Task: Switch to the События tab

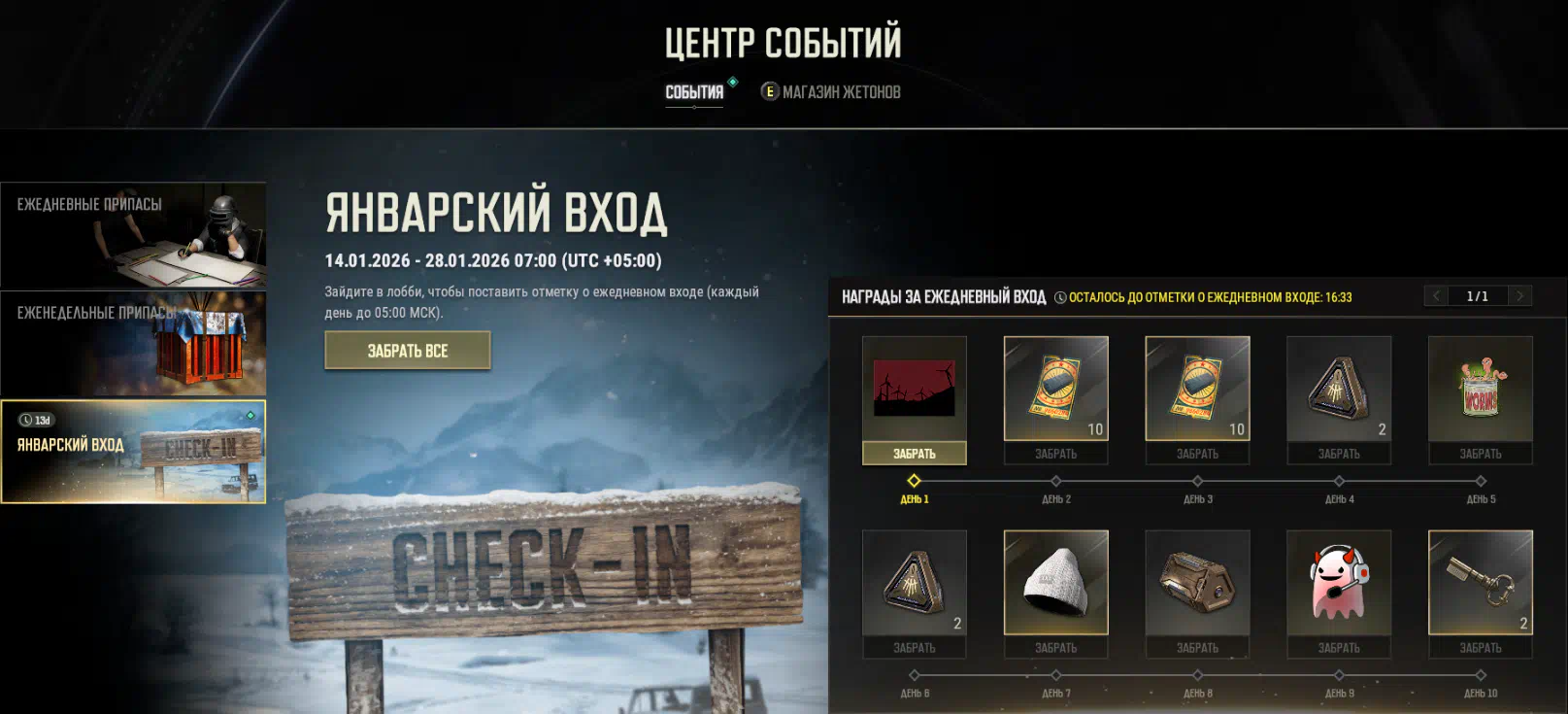Action: point(694,92)
